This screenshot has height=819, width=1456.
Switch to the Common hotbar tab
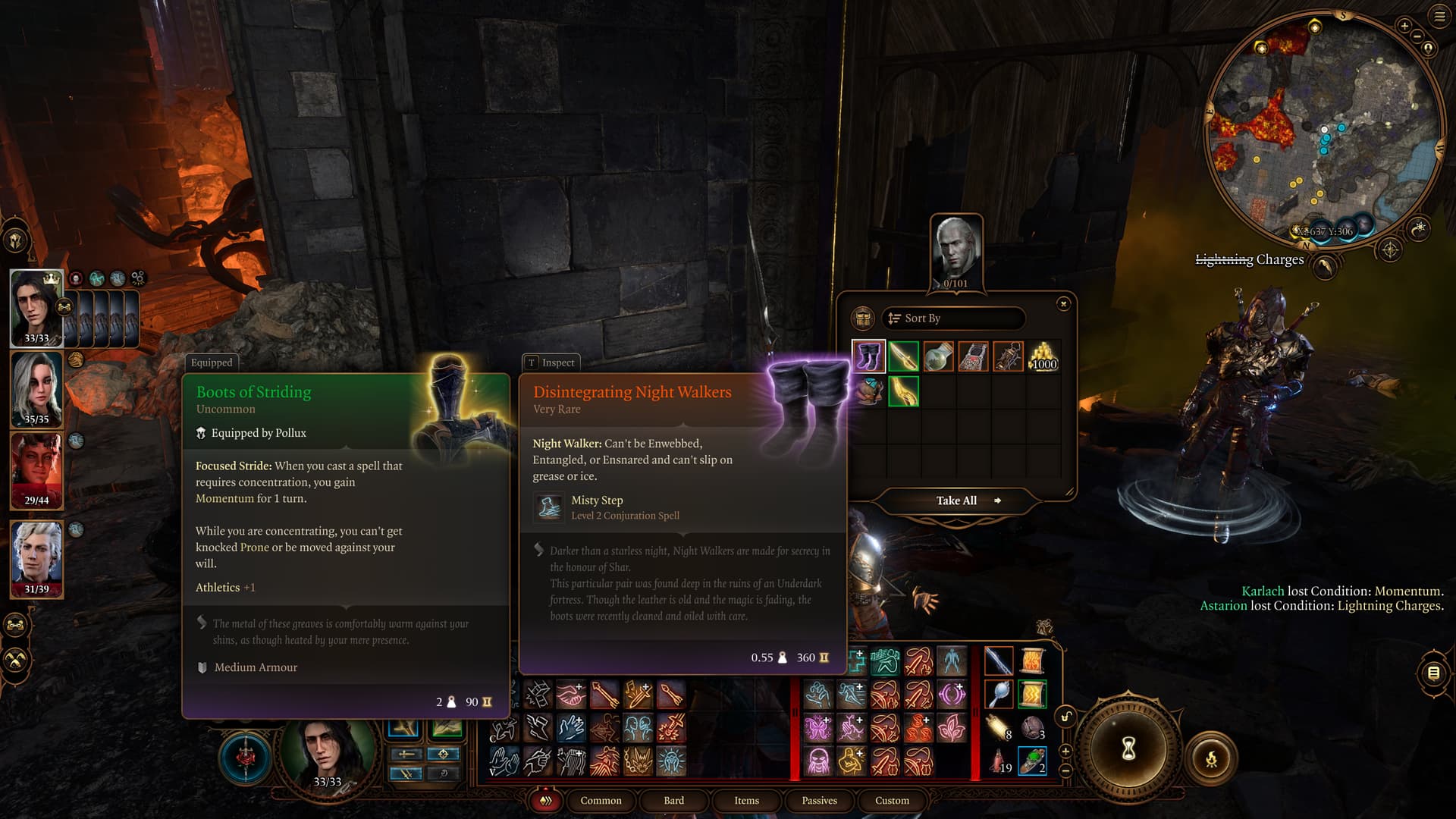pos(601,800)
